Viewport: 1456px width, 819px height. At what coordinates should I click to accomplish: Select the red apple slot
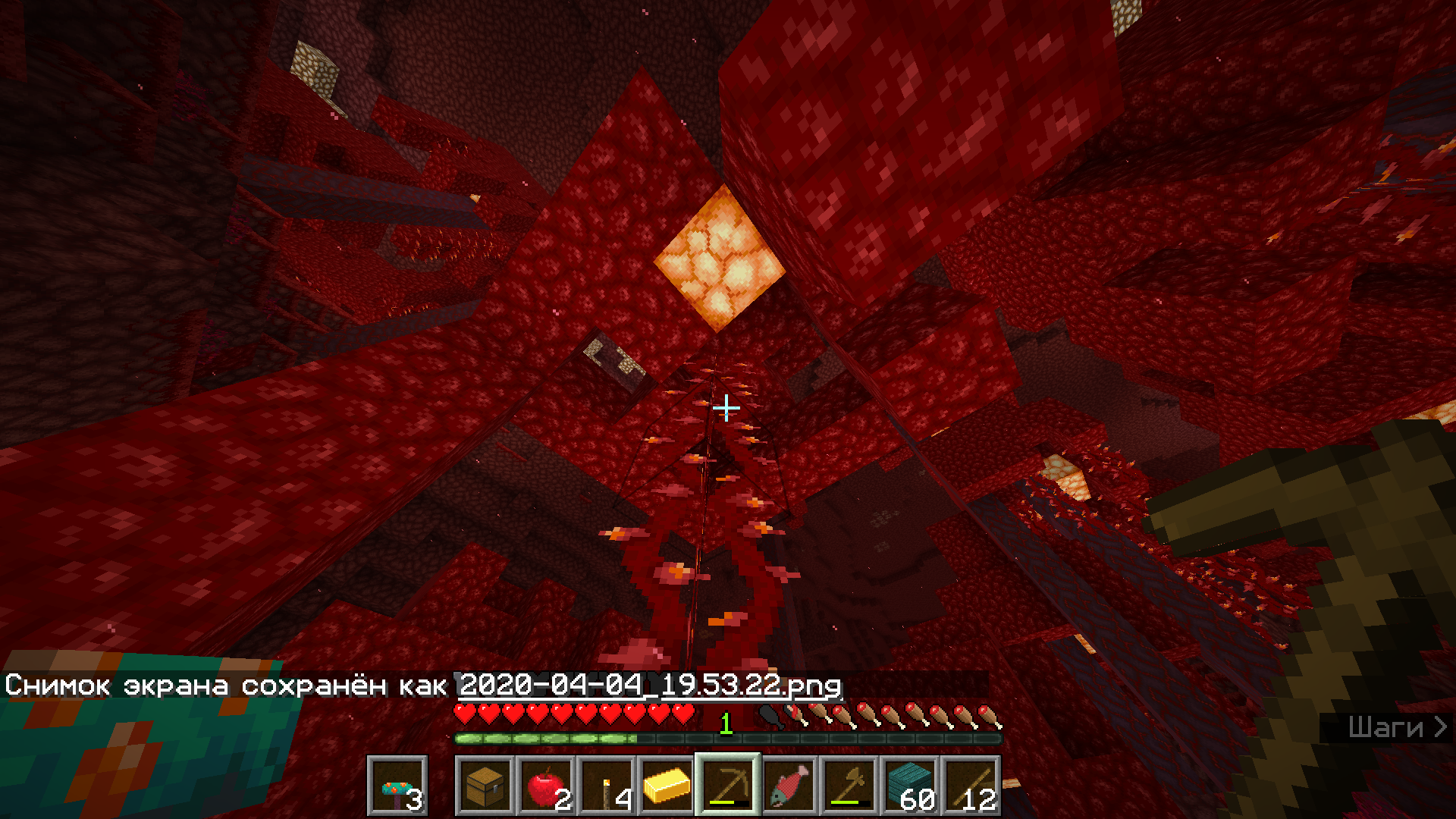click(x=546, y=786)
